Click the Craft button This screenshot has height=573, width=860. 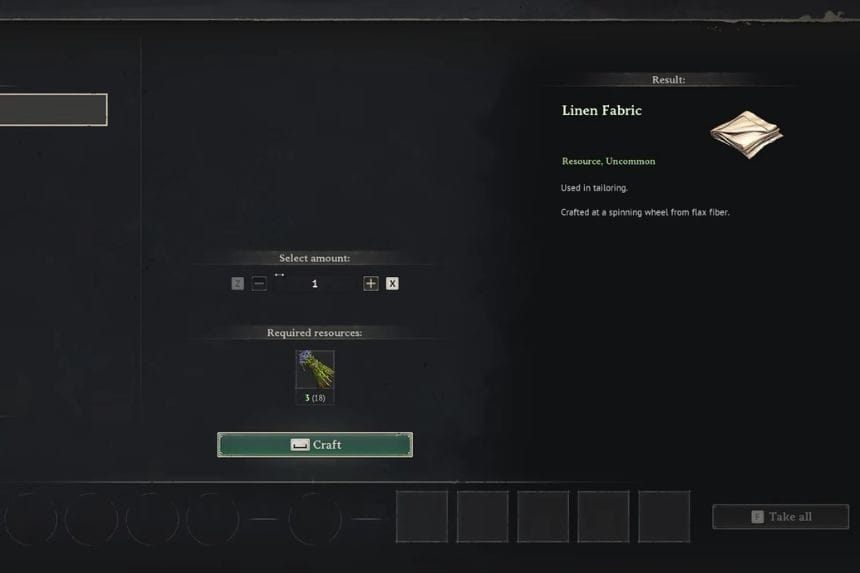(314, 445)
